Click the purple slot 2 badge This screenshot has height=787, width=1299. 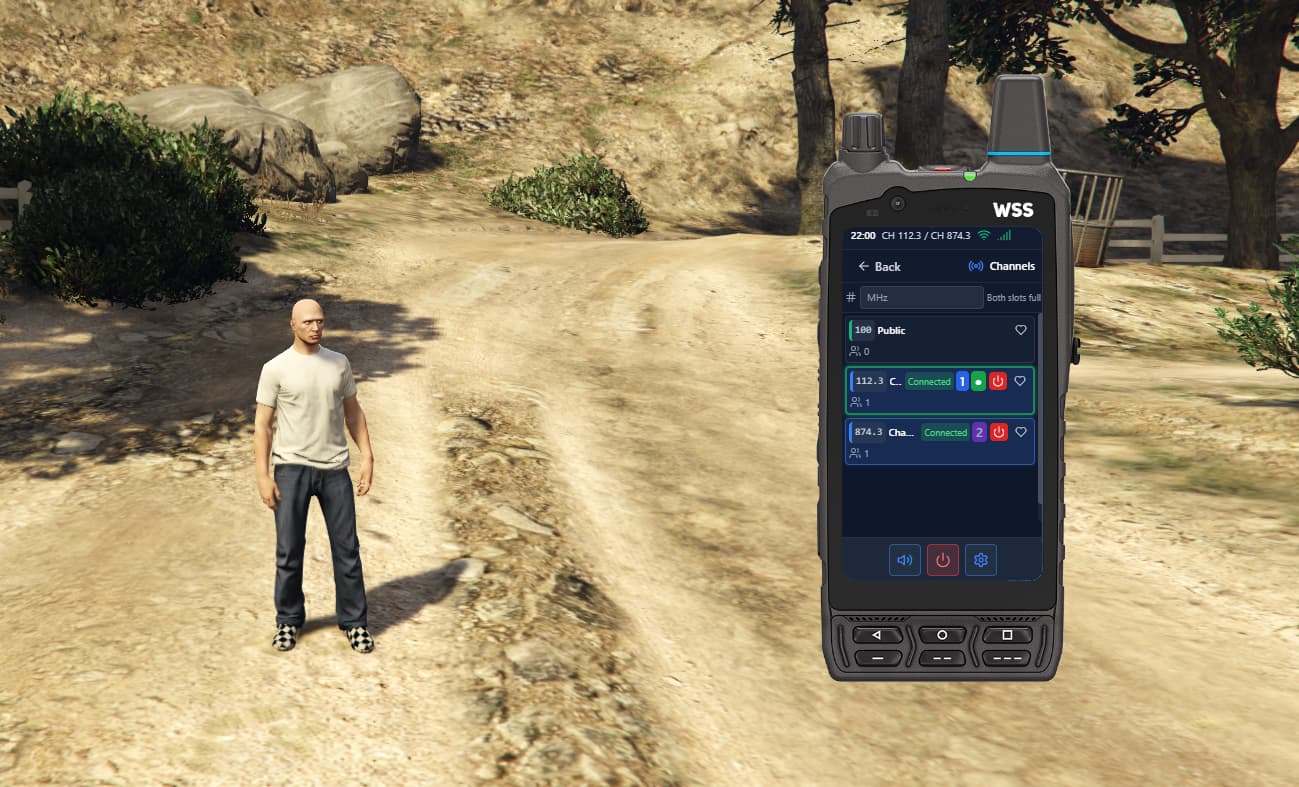pos(979,433)
